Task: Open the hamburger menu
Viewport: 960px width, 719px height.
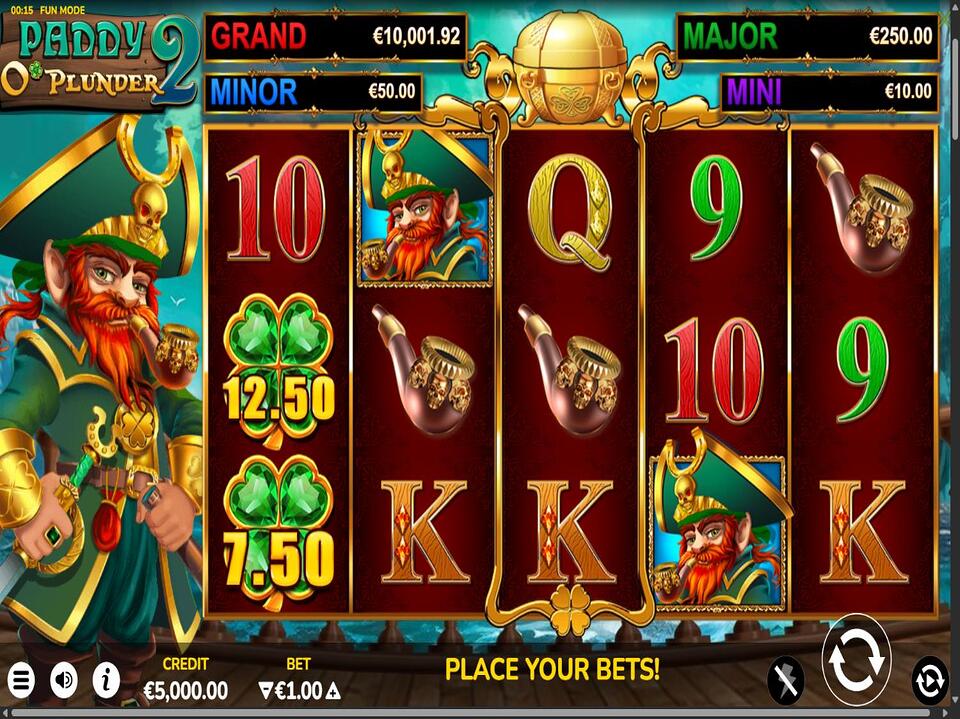Action: click(x=21, y=681)
